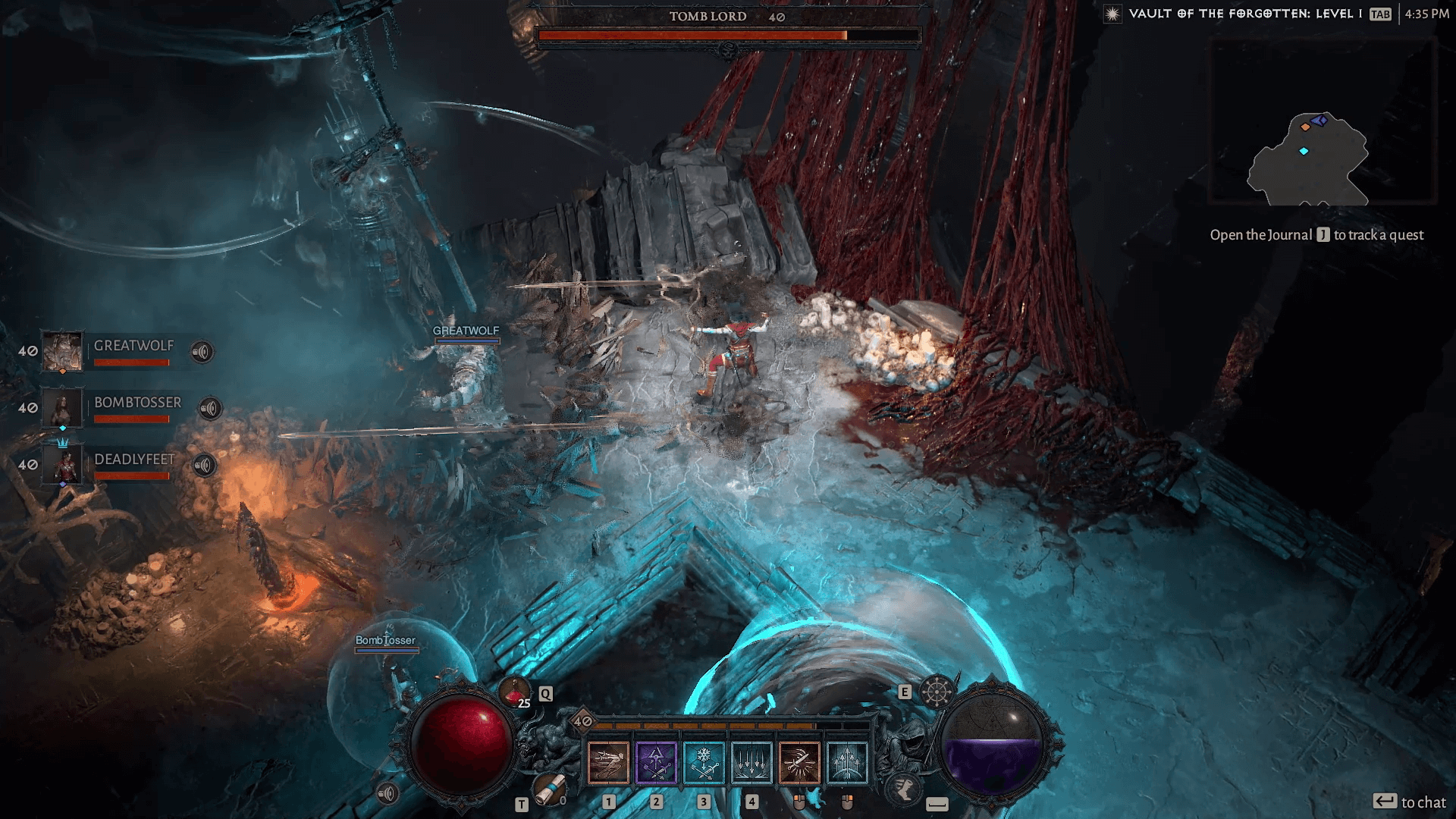This screenshot has height=819, width=1456.
Task: Open the emote wheel icon
Action: (937, 691)
